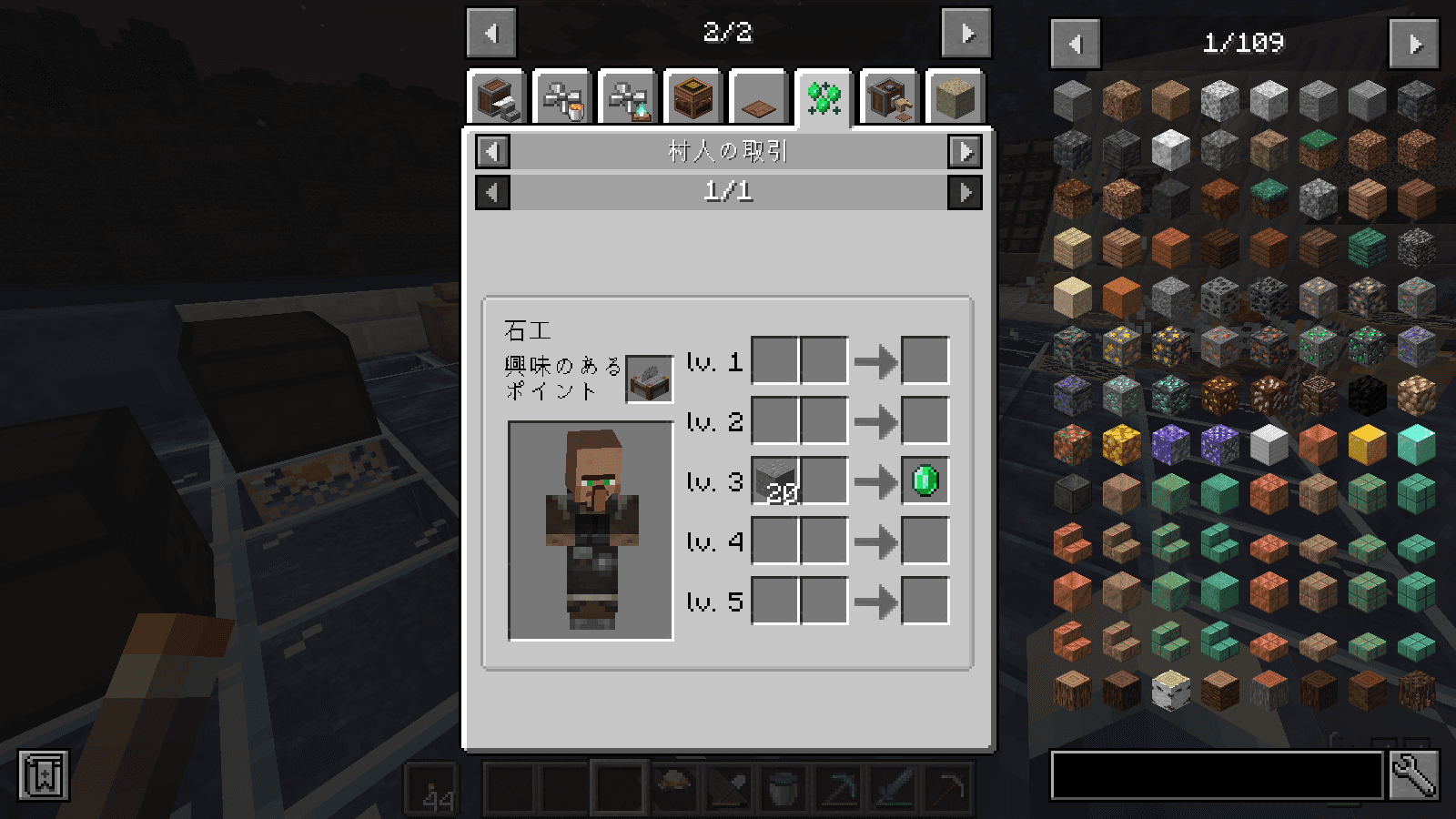Image resolution: width=1456 pixels, height=819 pixels.
Task: Show next recipe category after 村人の取引
Action: pyautogui.click(x=965, y=151)
